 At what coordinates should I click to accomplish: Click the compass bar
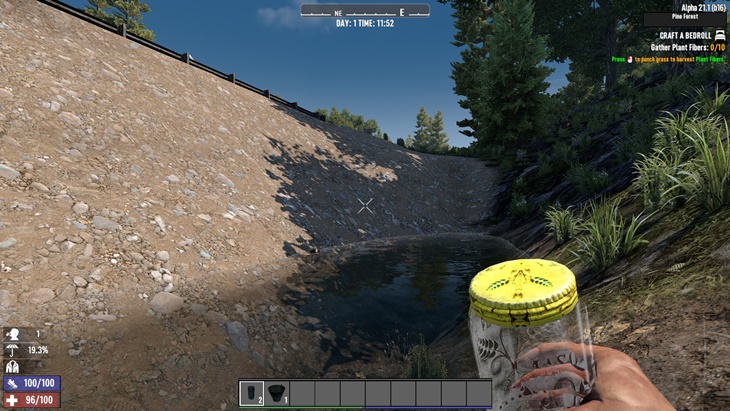click(x=365, y=10)
